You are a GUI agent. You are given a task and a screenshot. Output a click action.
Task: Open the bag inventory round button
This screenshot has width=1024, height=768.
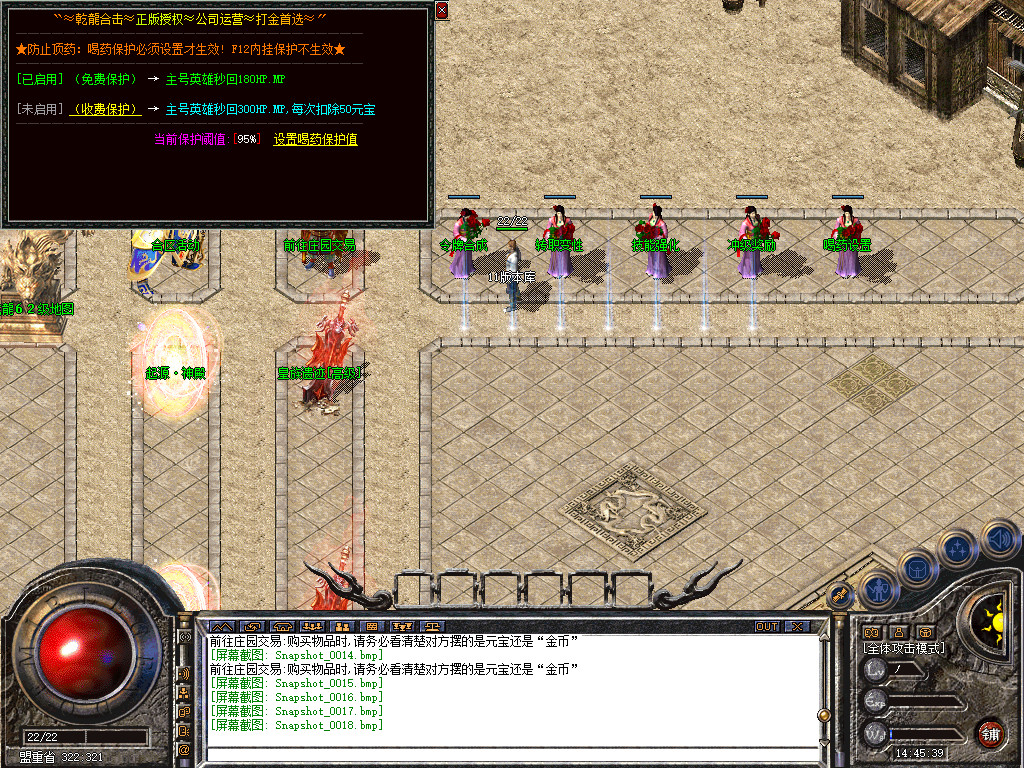916,568
